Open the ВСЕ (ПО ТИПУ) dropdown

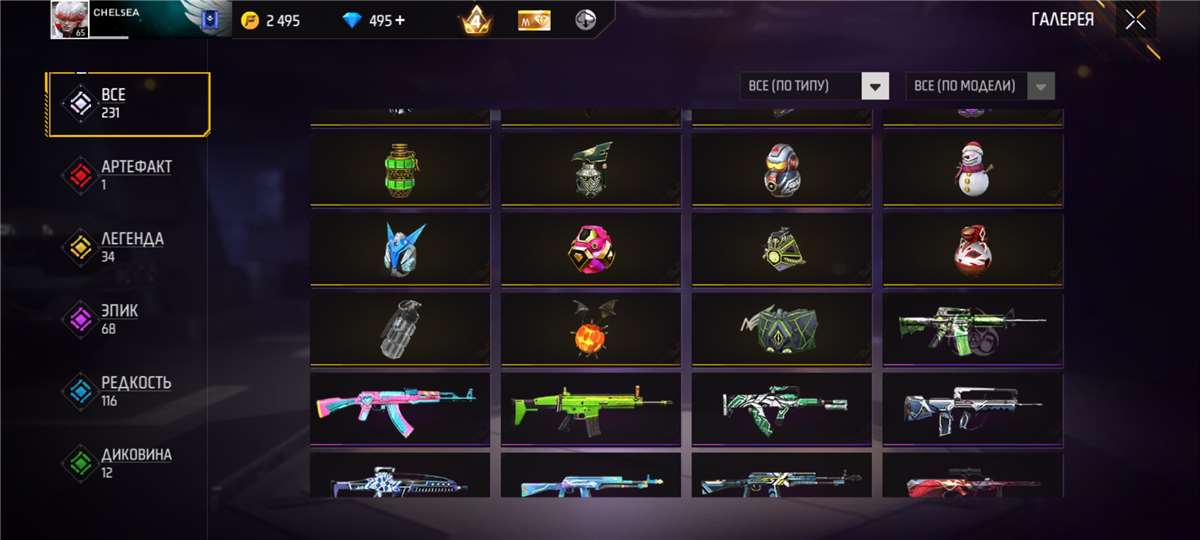click(814, 86)
